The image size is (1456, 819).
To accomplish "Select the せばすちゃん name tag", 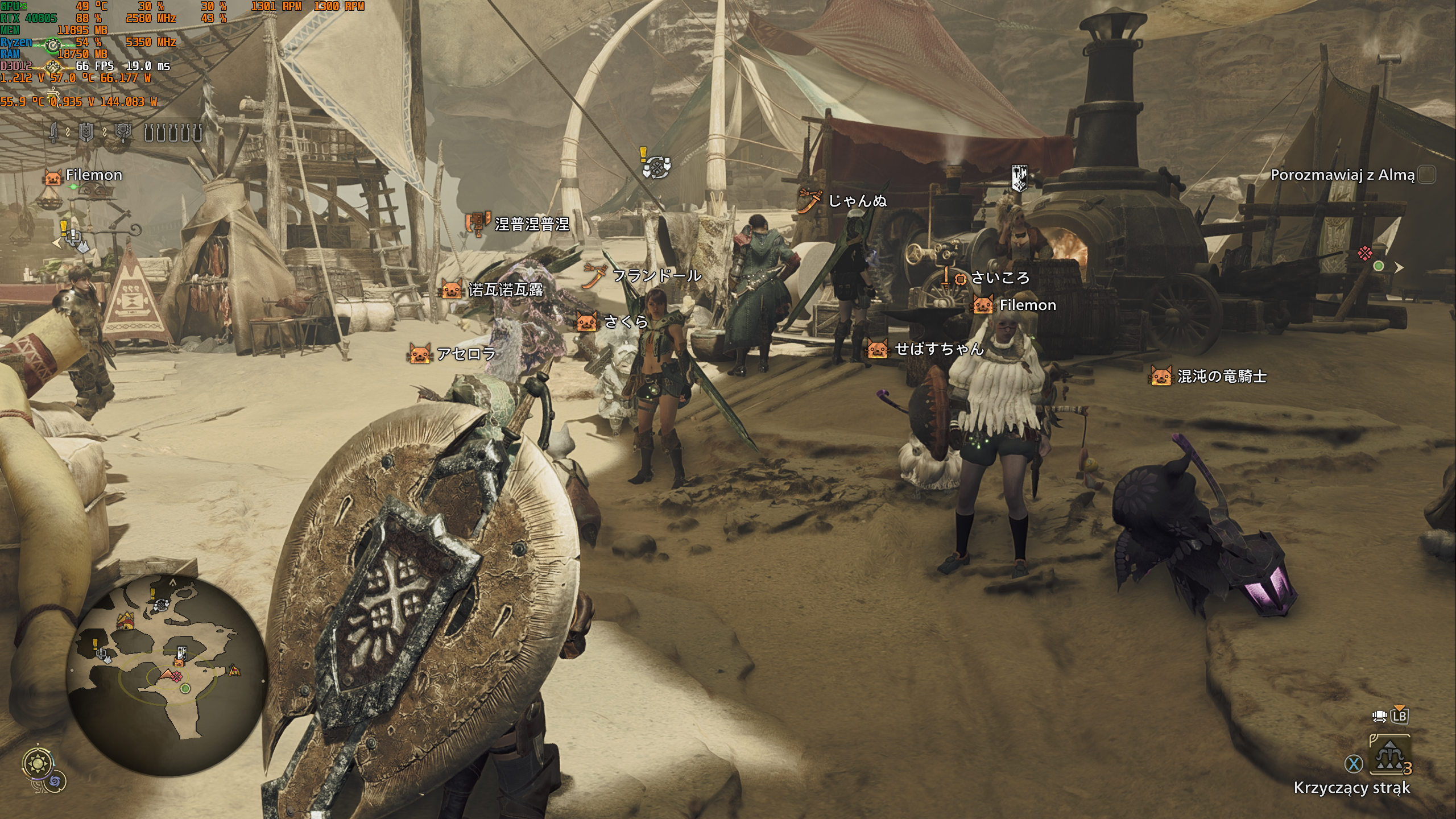I will coord(939,349).
